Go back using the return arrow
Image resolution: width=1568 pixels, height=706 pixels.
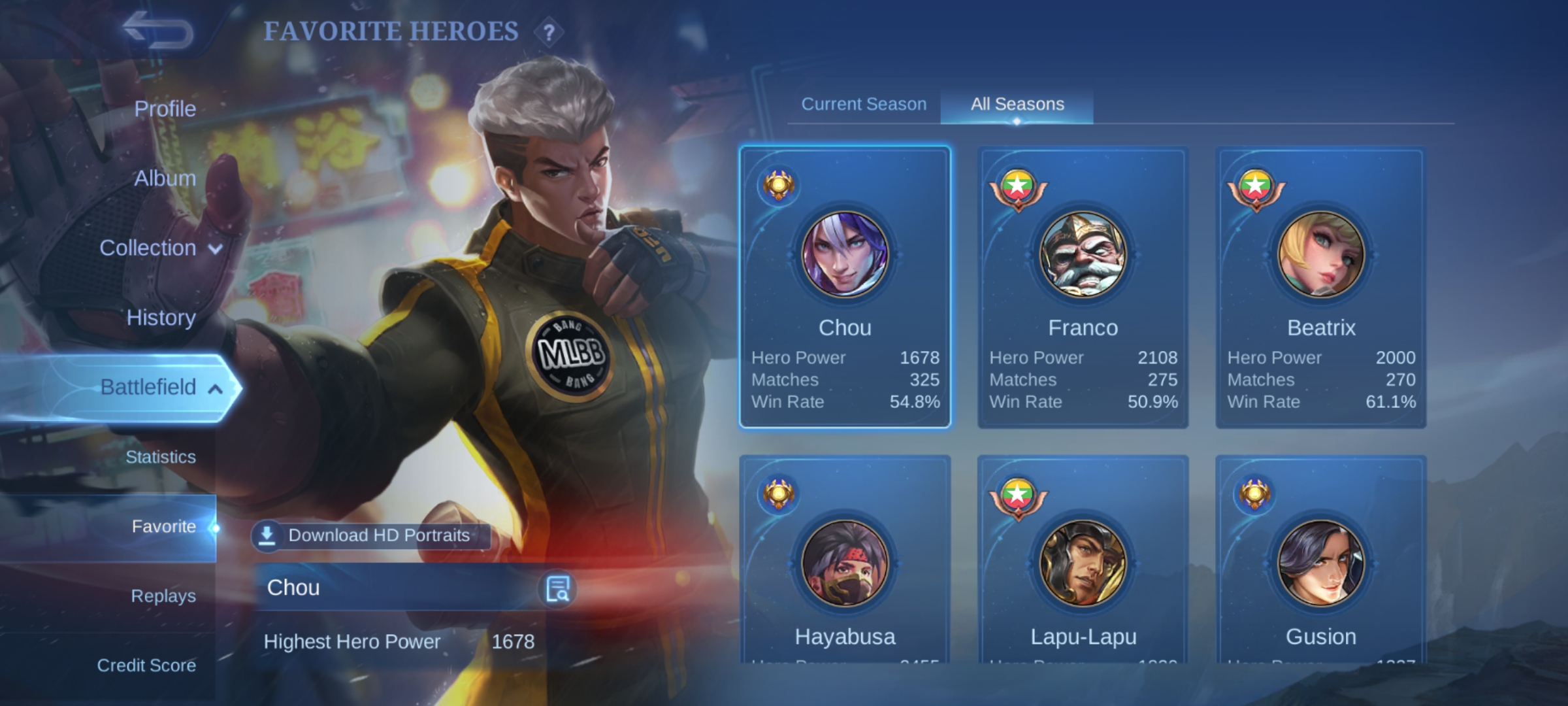click(x=159, y=31)
